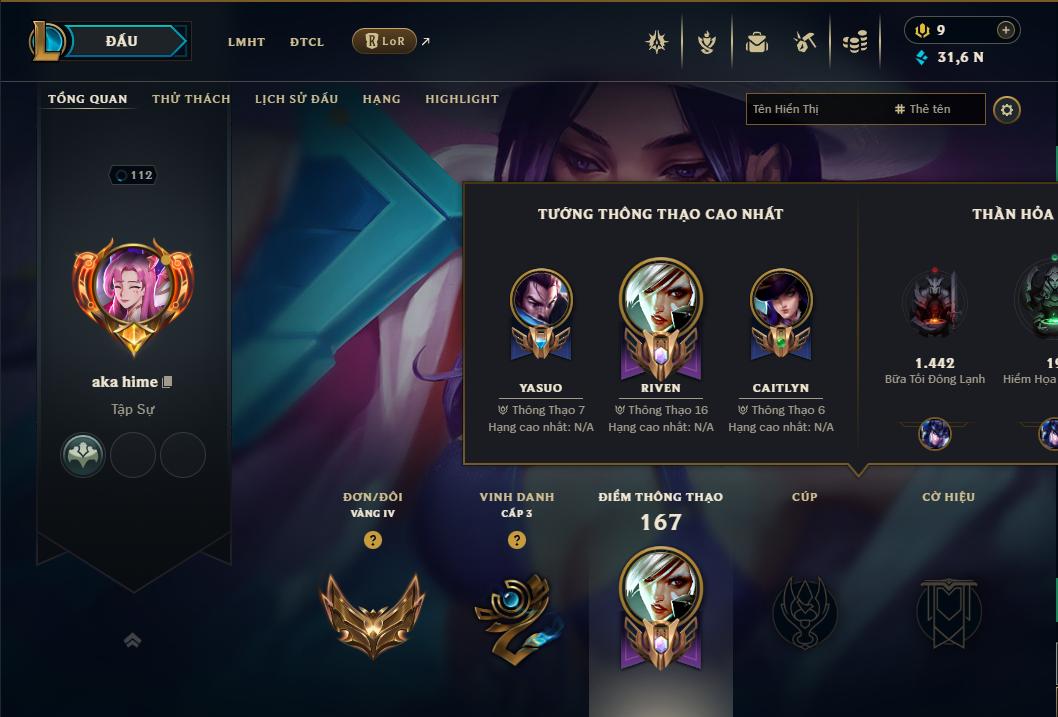Switch to the ĐTCL game section

307,42
